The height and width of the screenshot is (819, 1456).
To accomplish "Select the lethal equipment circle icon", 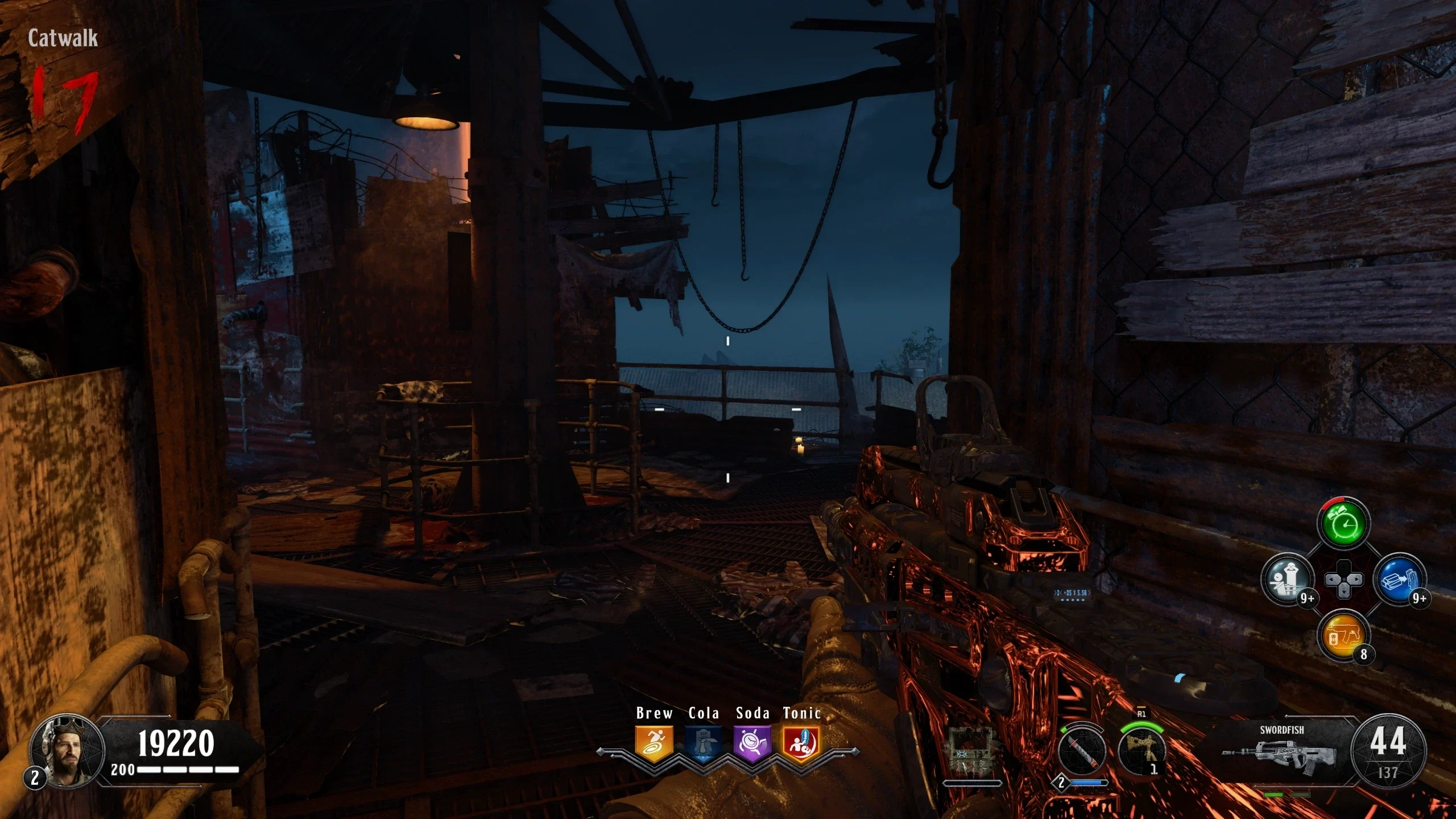I will pyautogui.click(x=1082, y=751).
